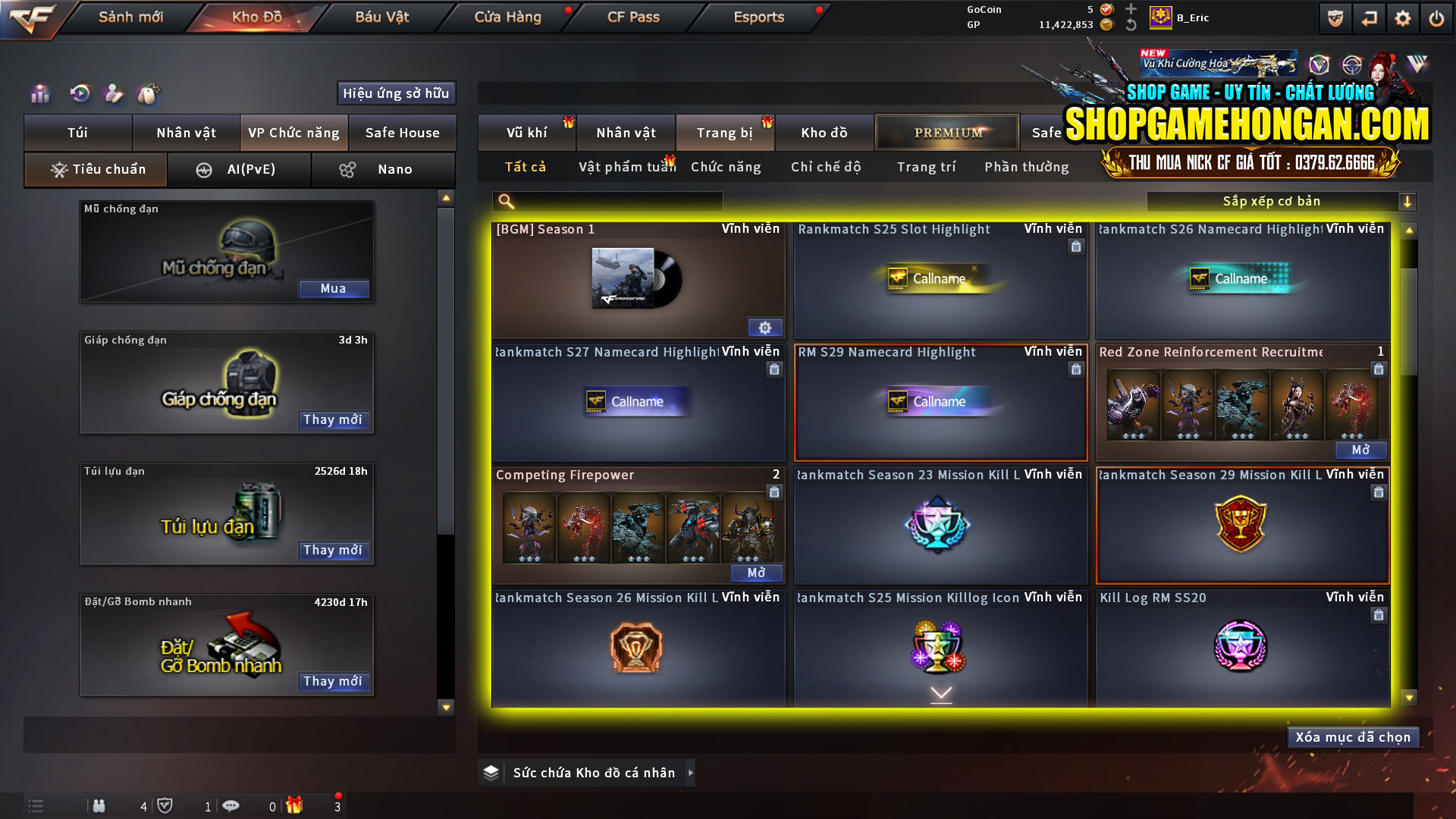This screenshot has width=1456, height=819.
Task: Open the PREMIUM inventory tab
Action: (946, 132)
